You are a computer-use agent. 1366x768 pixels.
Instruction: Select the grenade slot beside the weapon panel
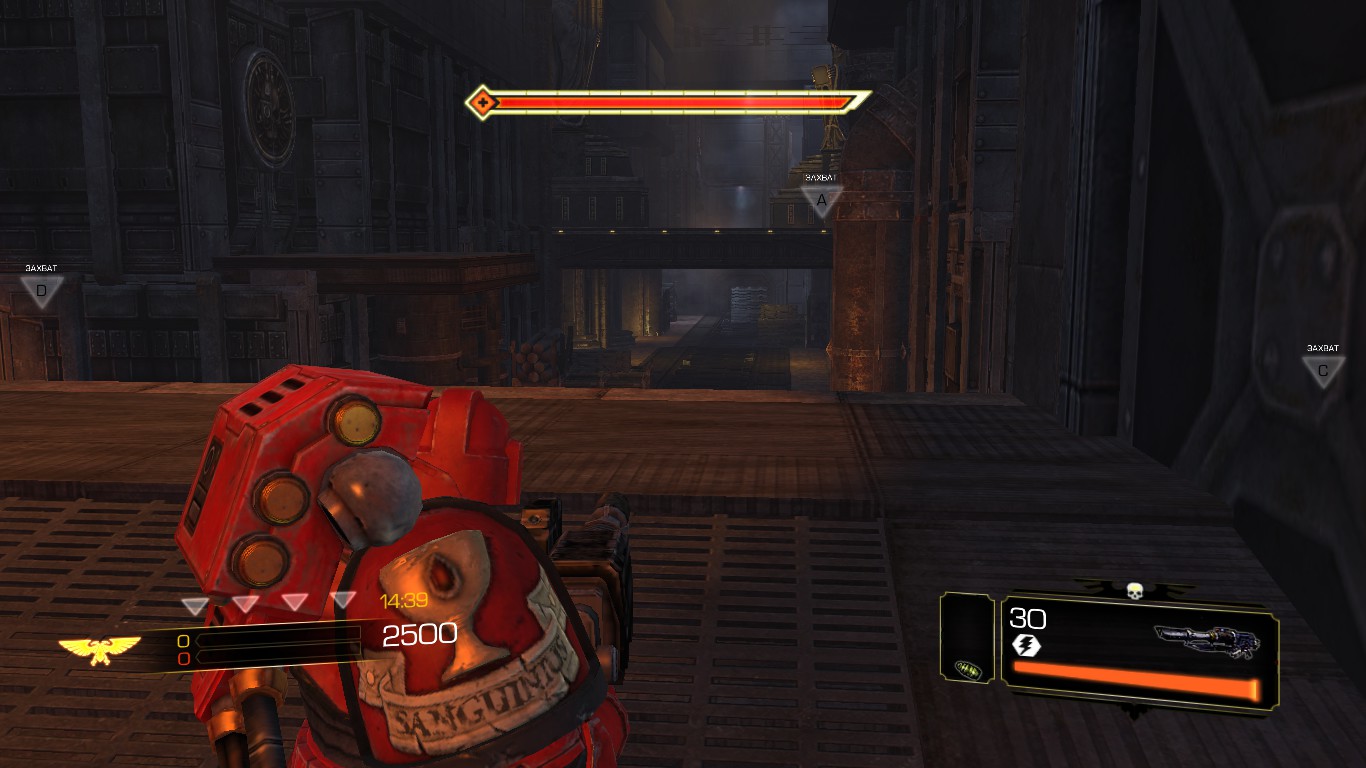(966, 666)
